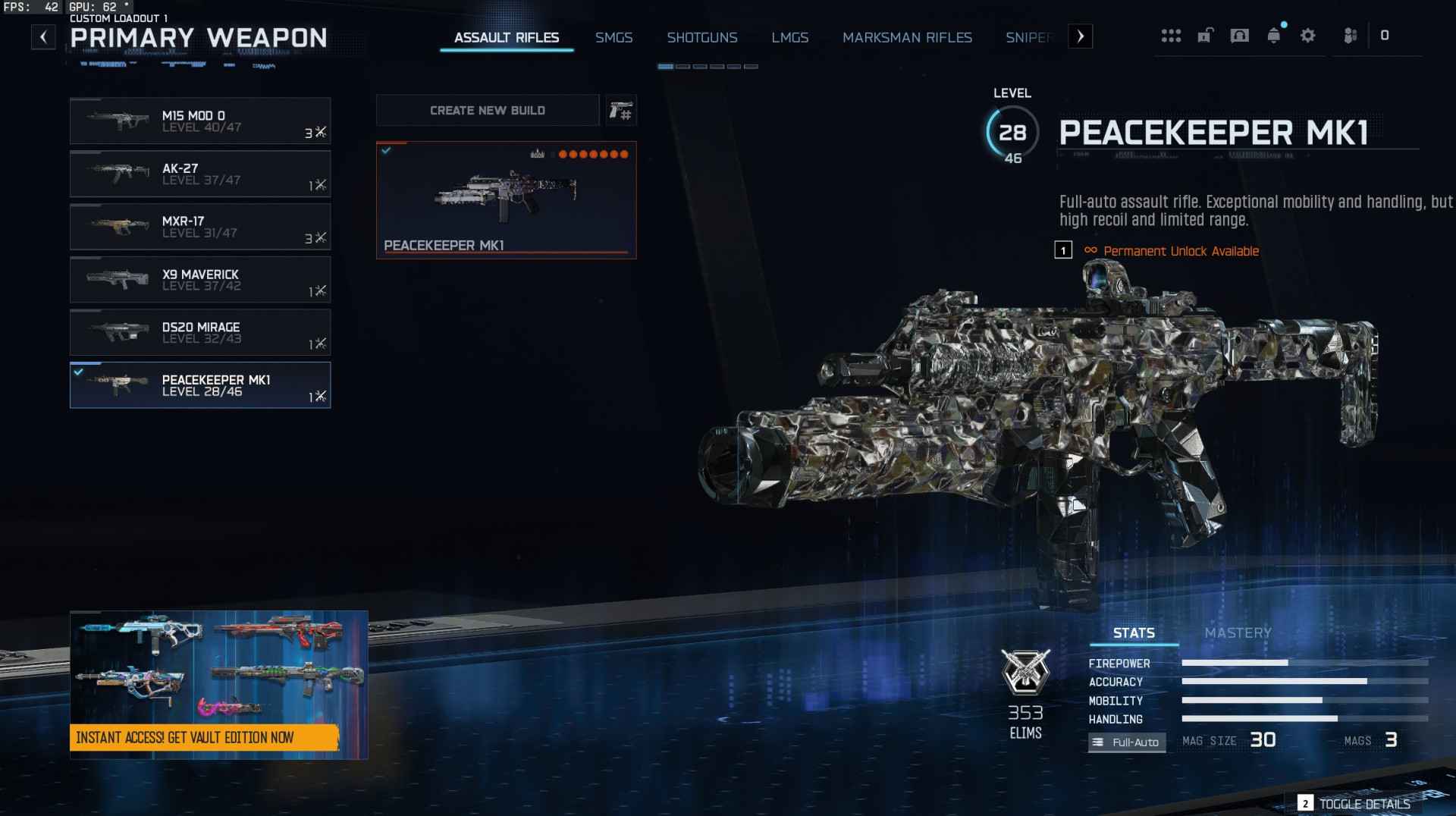Switch to the SMGs tab
This screenshot has width=1456, height=816.
[614, 37]
